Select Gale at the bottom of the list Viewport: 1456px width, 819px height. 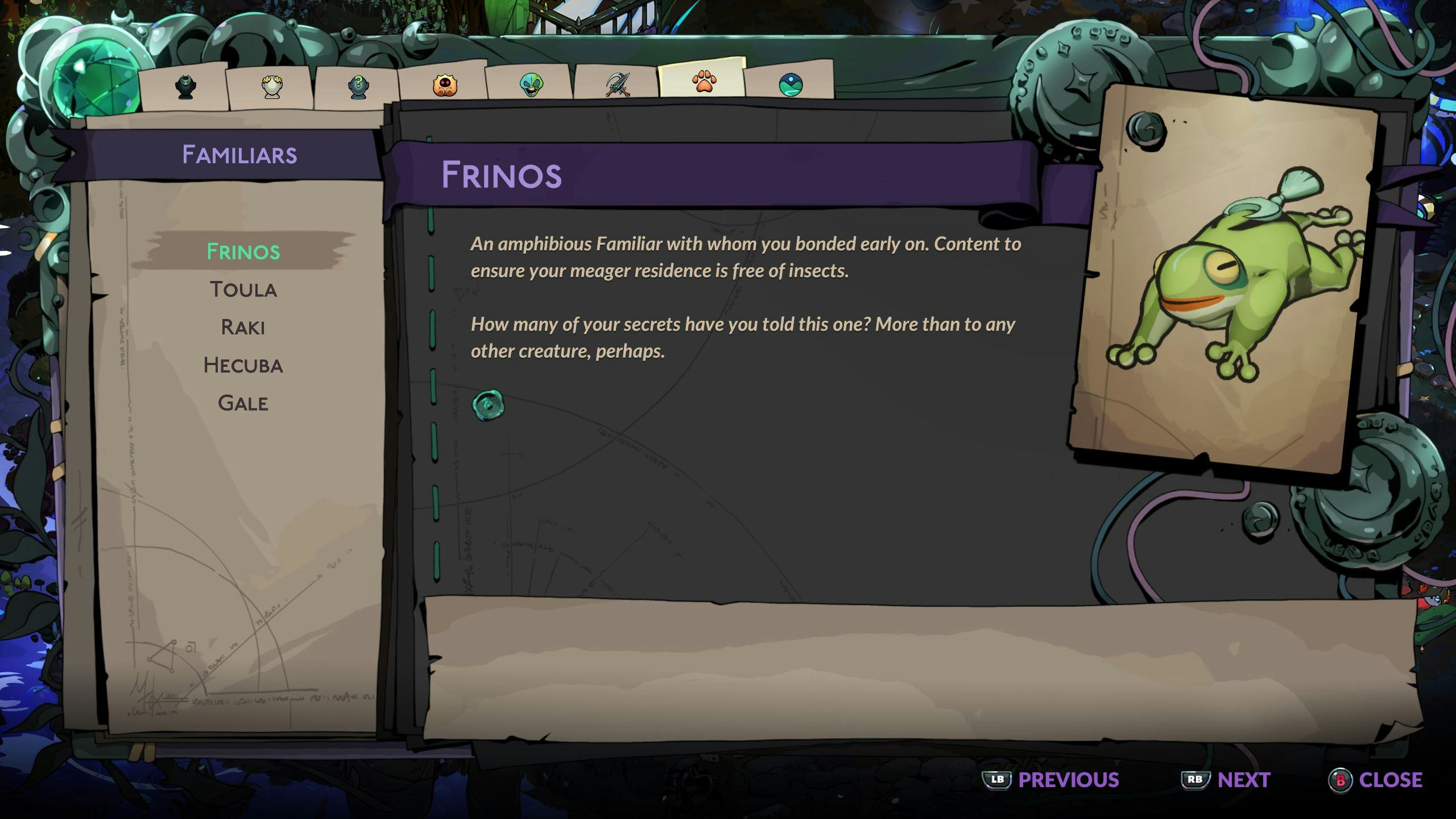243,403
